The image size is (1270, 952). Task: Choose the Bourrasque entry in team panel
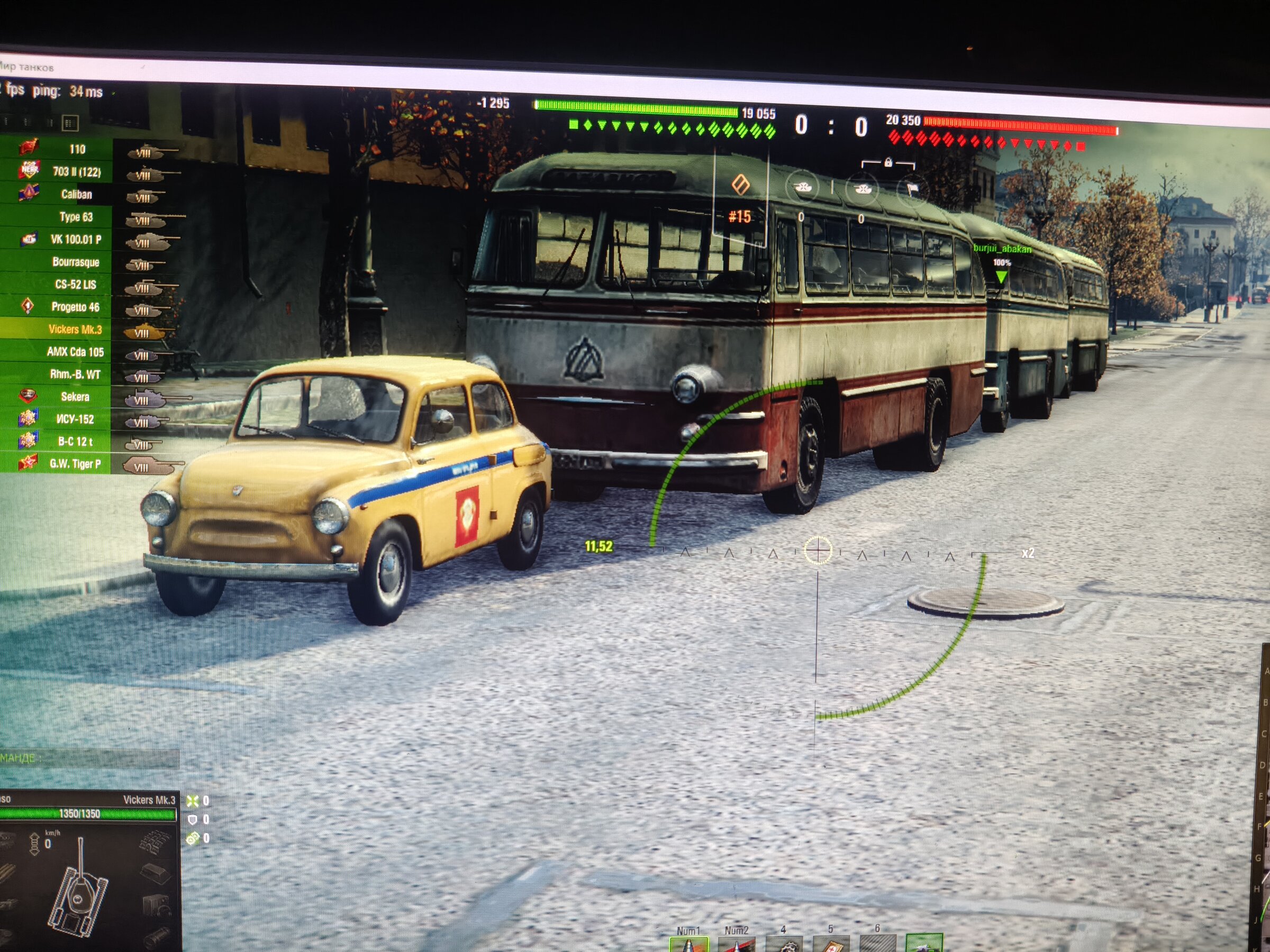(x=76, y=262)
